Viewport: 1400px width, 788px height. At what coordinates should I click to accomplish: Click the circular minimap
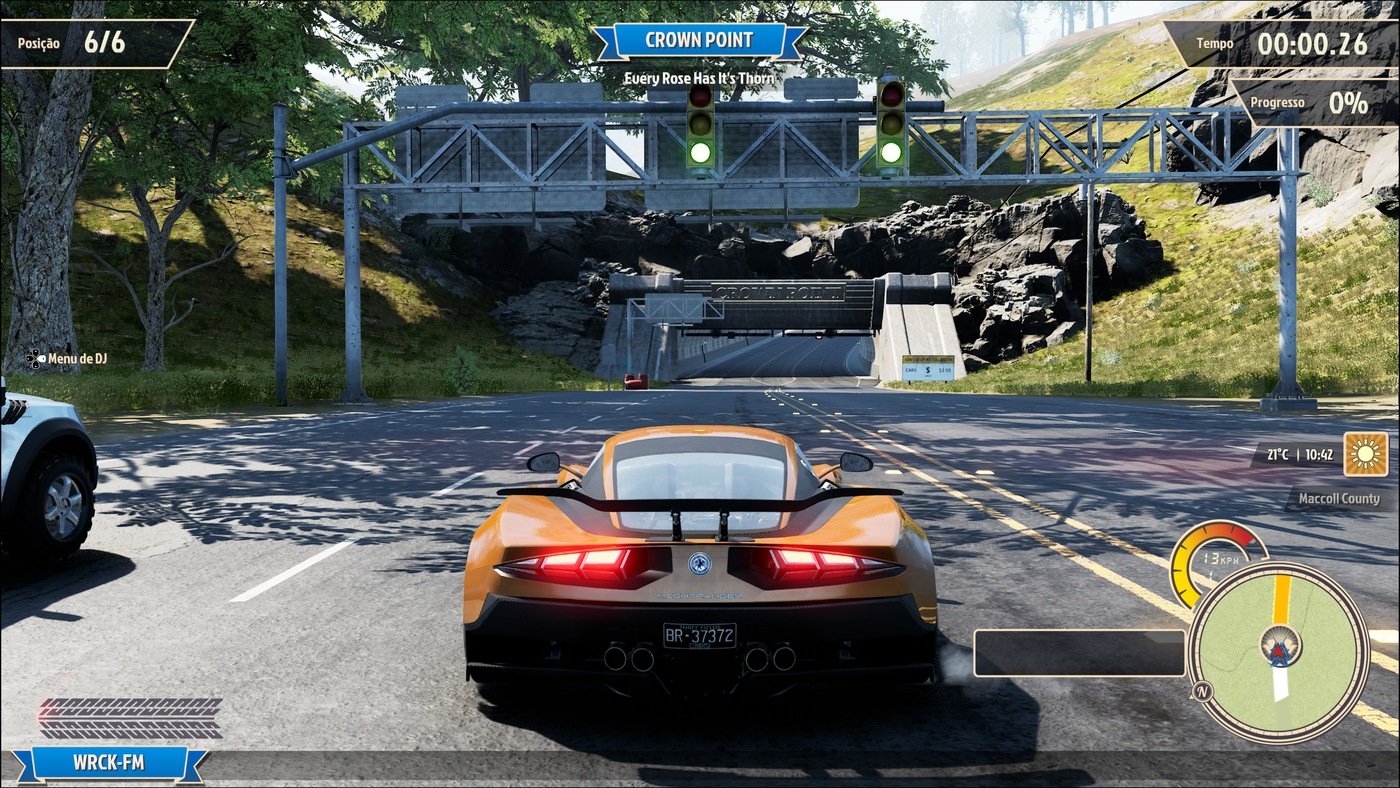click(1279, 651)
